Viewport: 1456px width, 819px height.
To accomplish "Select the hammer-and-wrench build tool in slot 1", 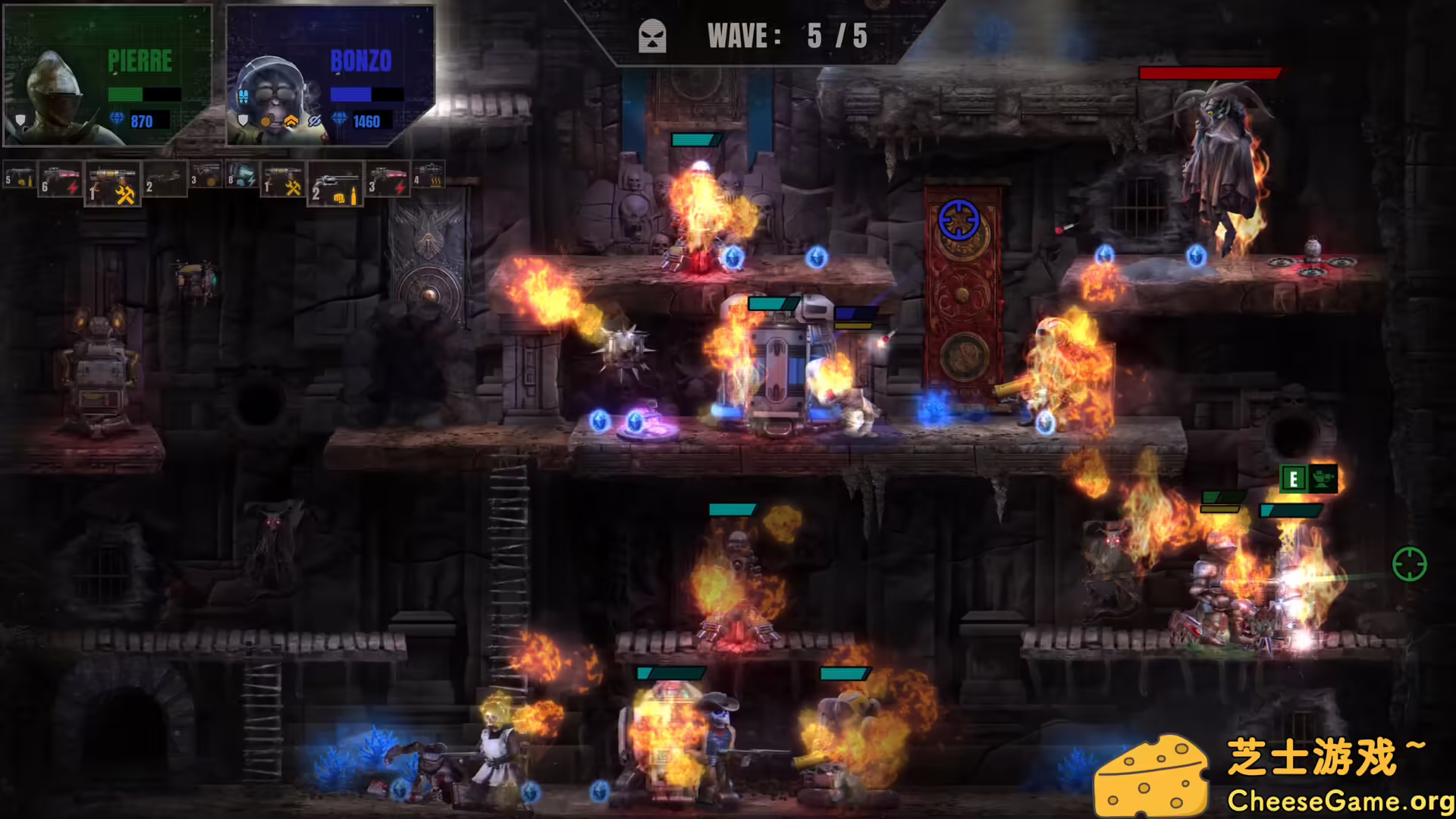I will [114, 184].
